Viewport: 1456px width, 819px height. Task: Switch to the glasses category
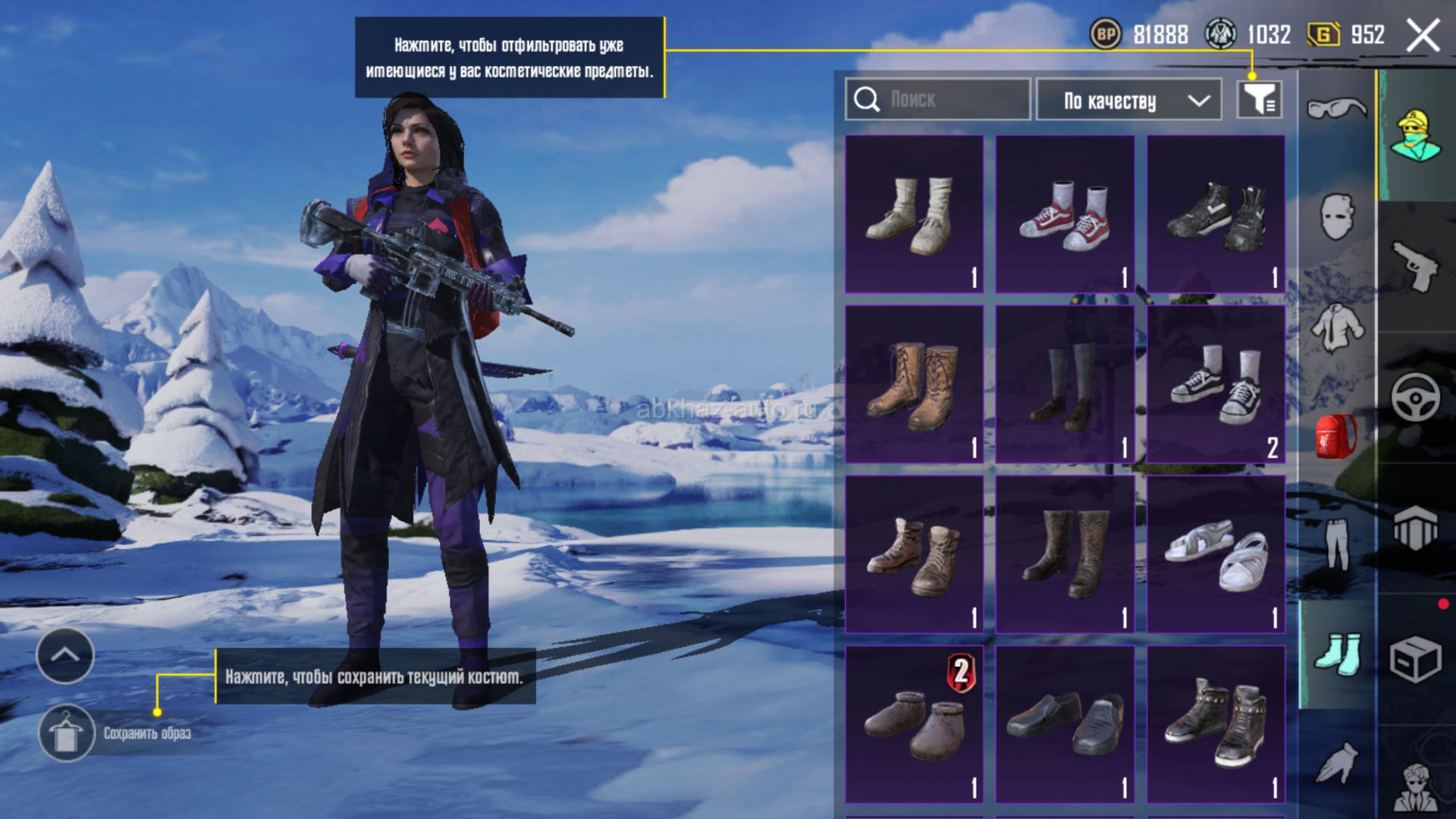(x=1336, y=108)
